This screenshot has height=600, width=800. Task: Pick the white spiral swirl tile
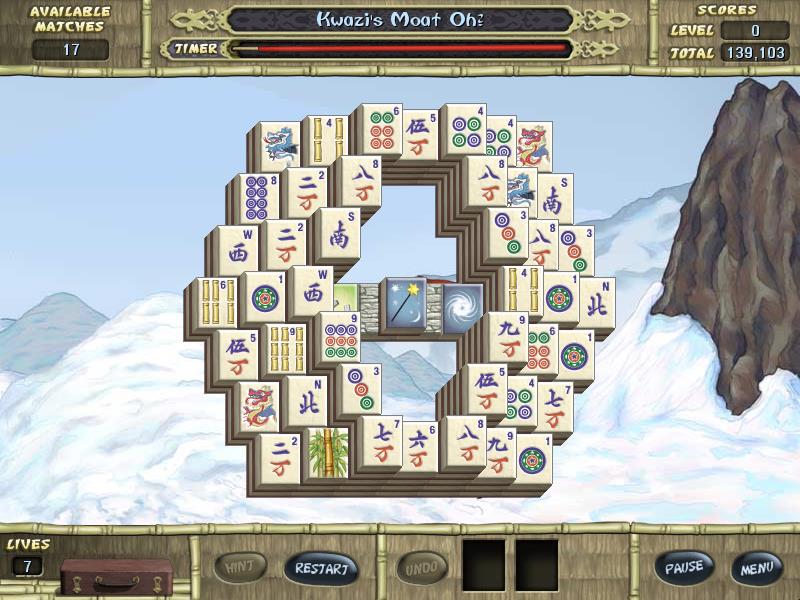tap(461, 304)
